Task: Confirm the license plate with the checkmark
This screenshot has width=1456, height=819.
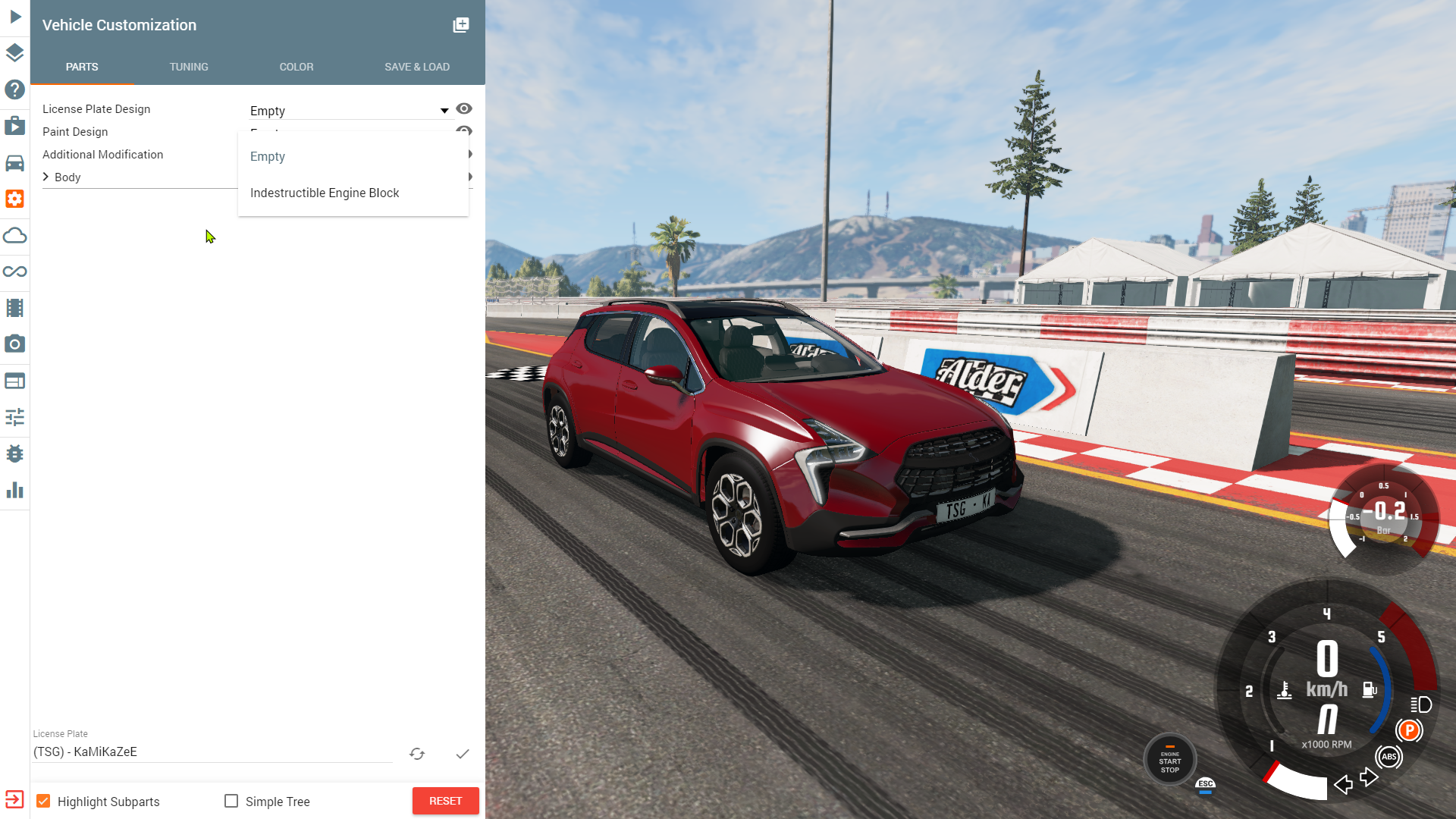Action: point(463,754)
